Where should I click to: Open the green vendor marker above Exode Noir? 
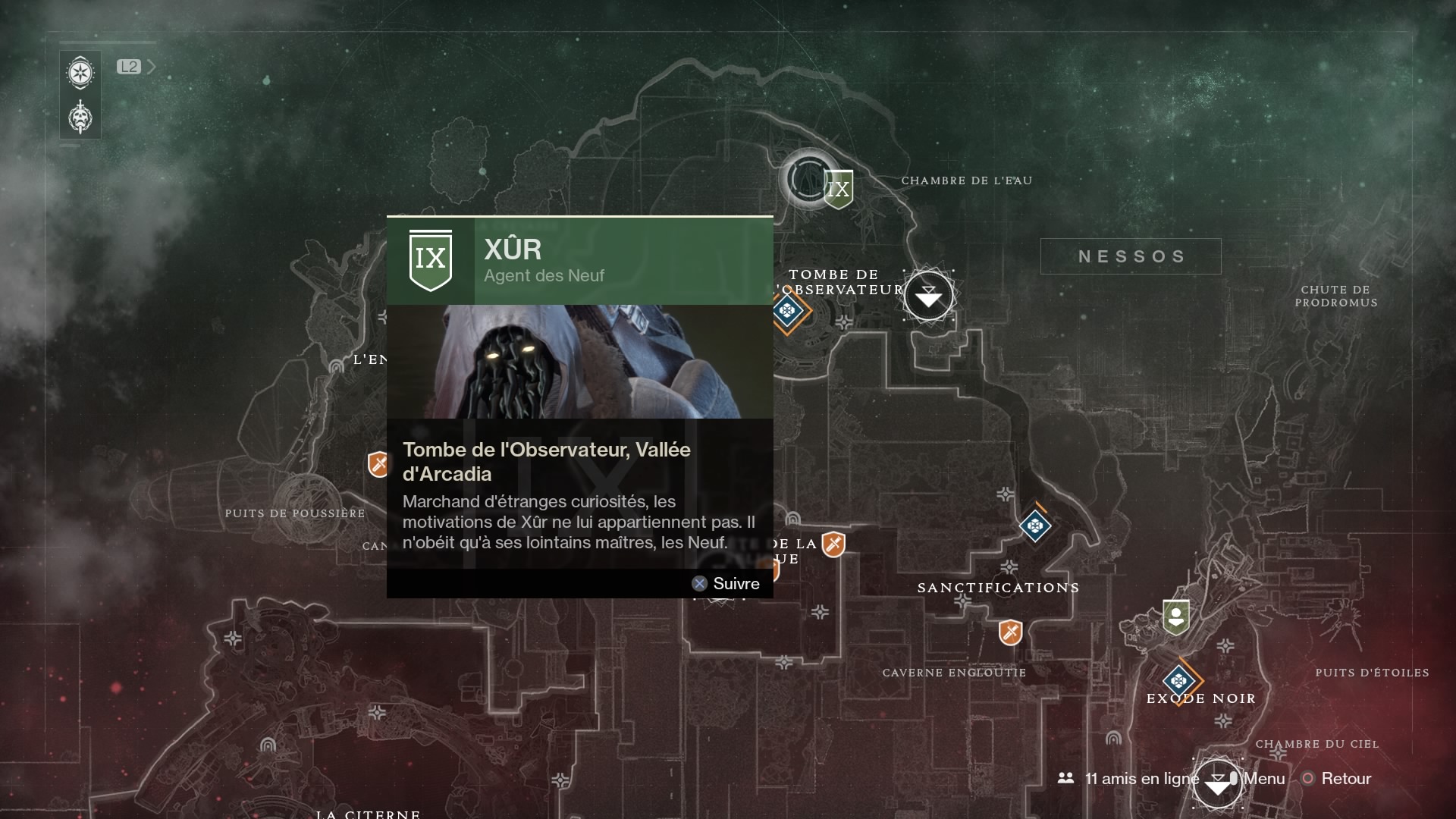1175,617
